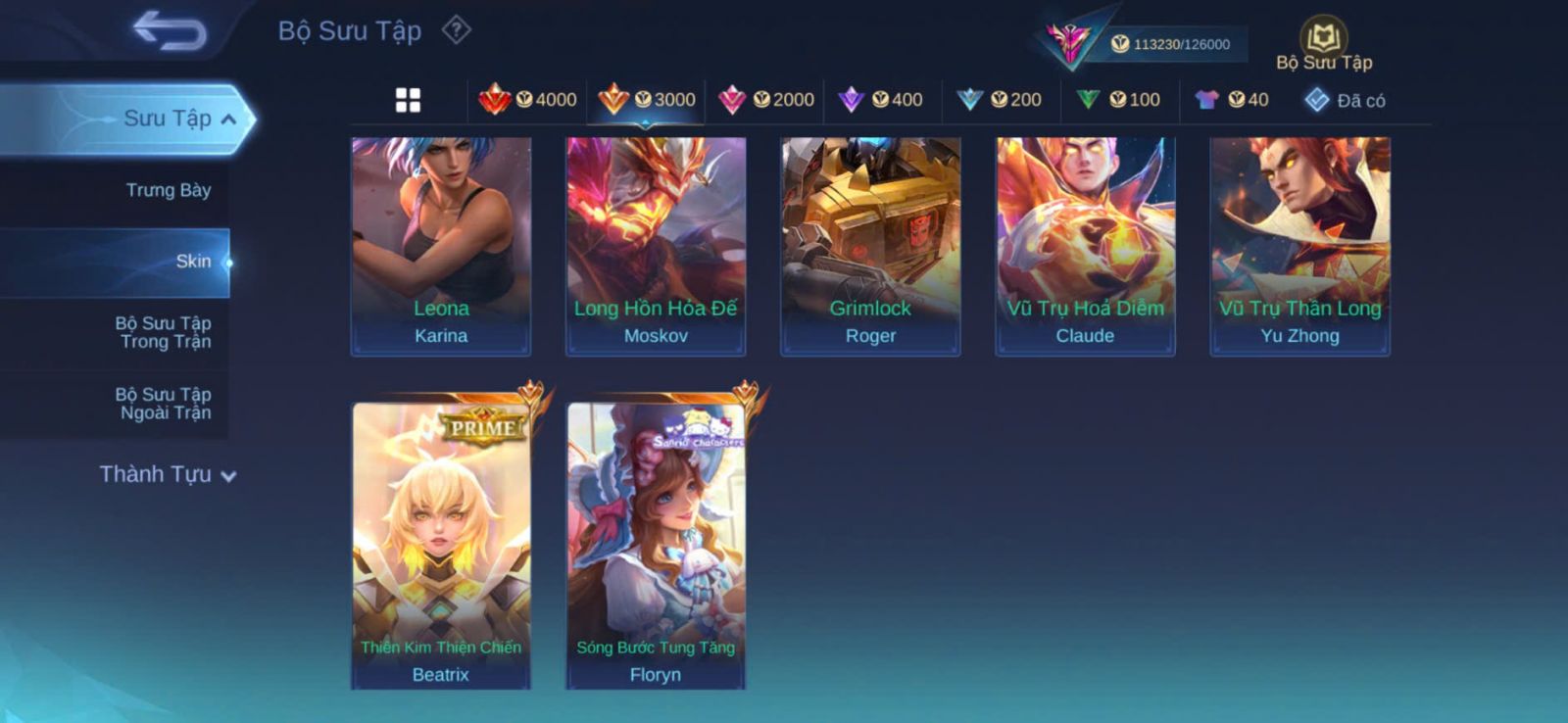Switch to the 4000 points tier tab
Screen dimensions: 1568x723
(x=528, y=100)
